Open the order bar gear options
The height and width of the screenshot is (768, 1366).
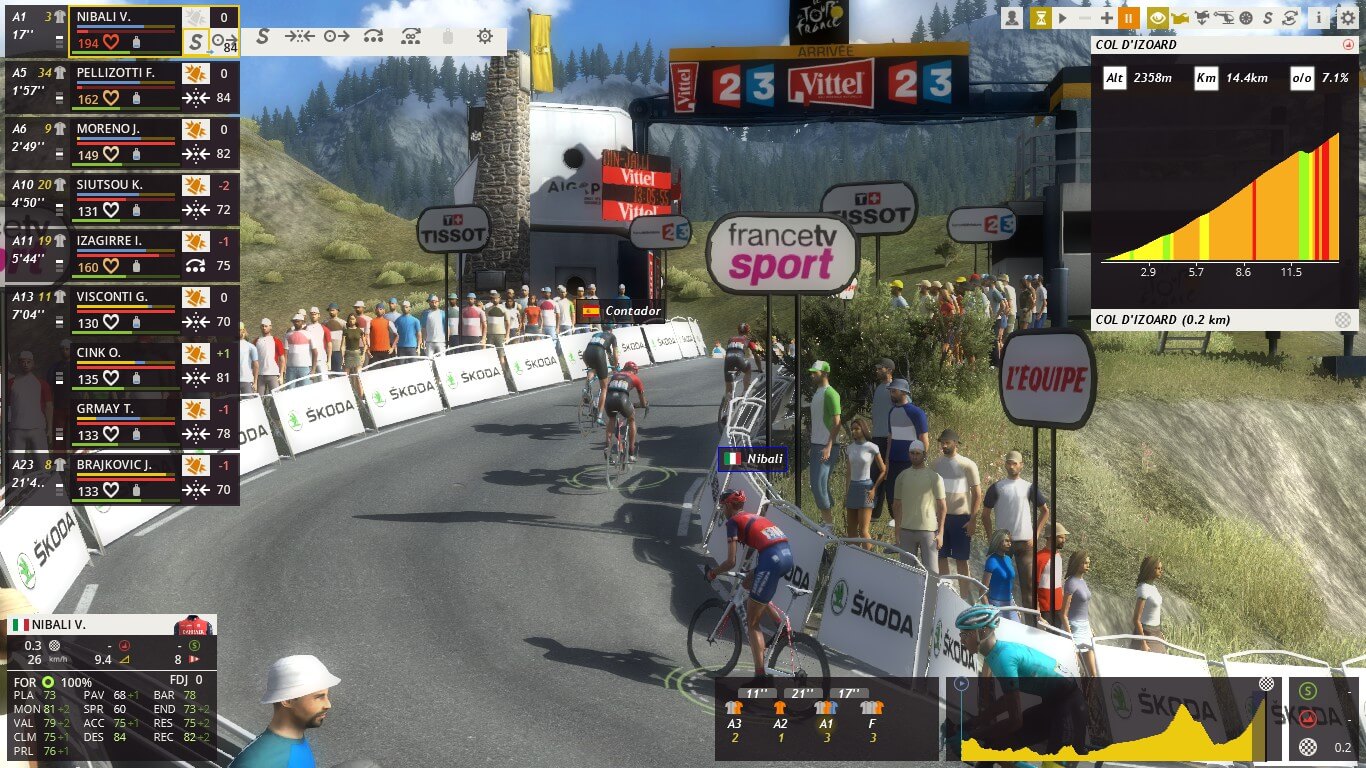(x=485, y=36)
